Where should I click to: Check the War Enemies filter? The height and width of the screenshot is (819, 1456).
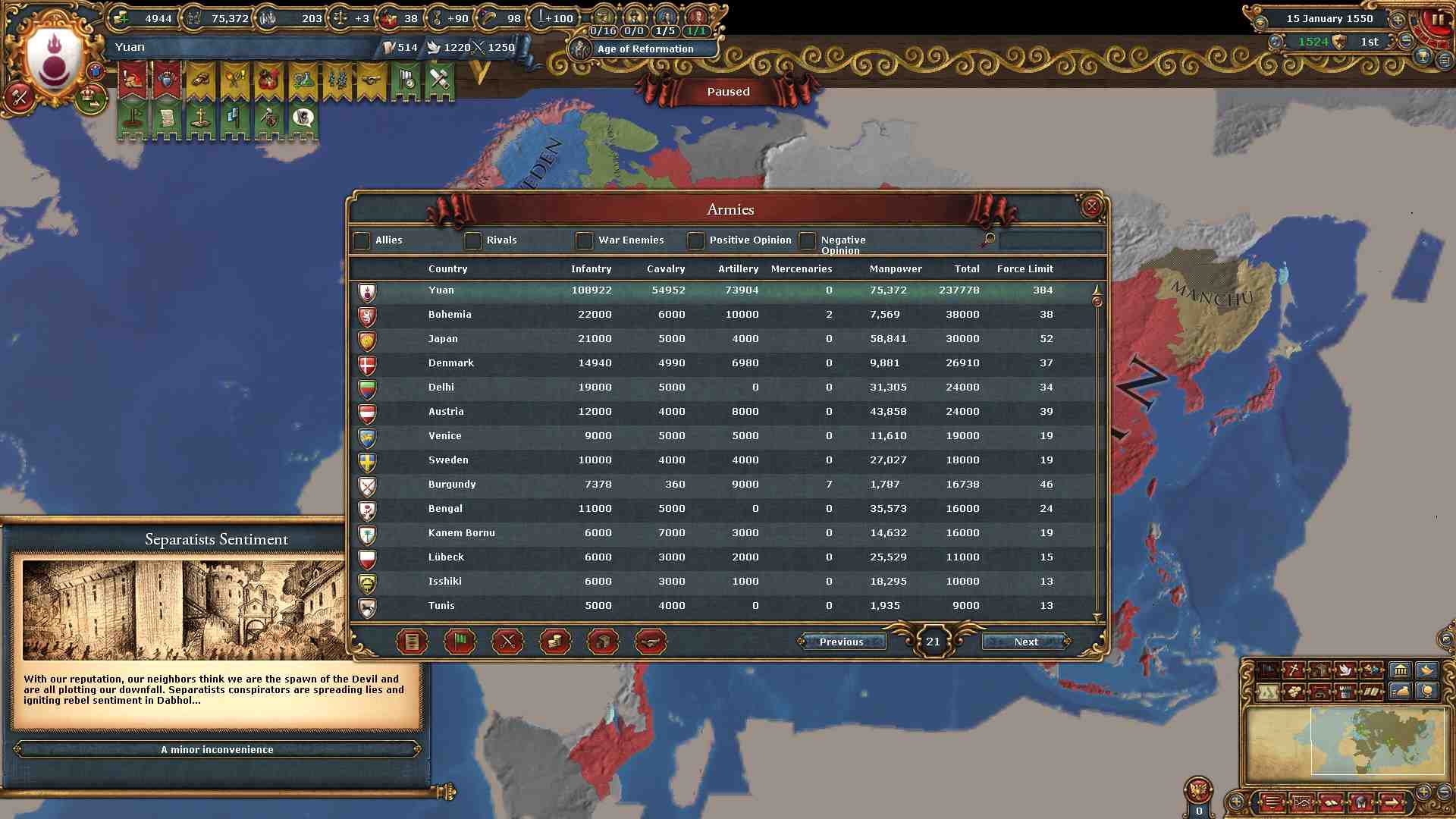[x=584, y=240]
